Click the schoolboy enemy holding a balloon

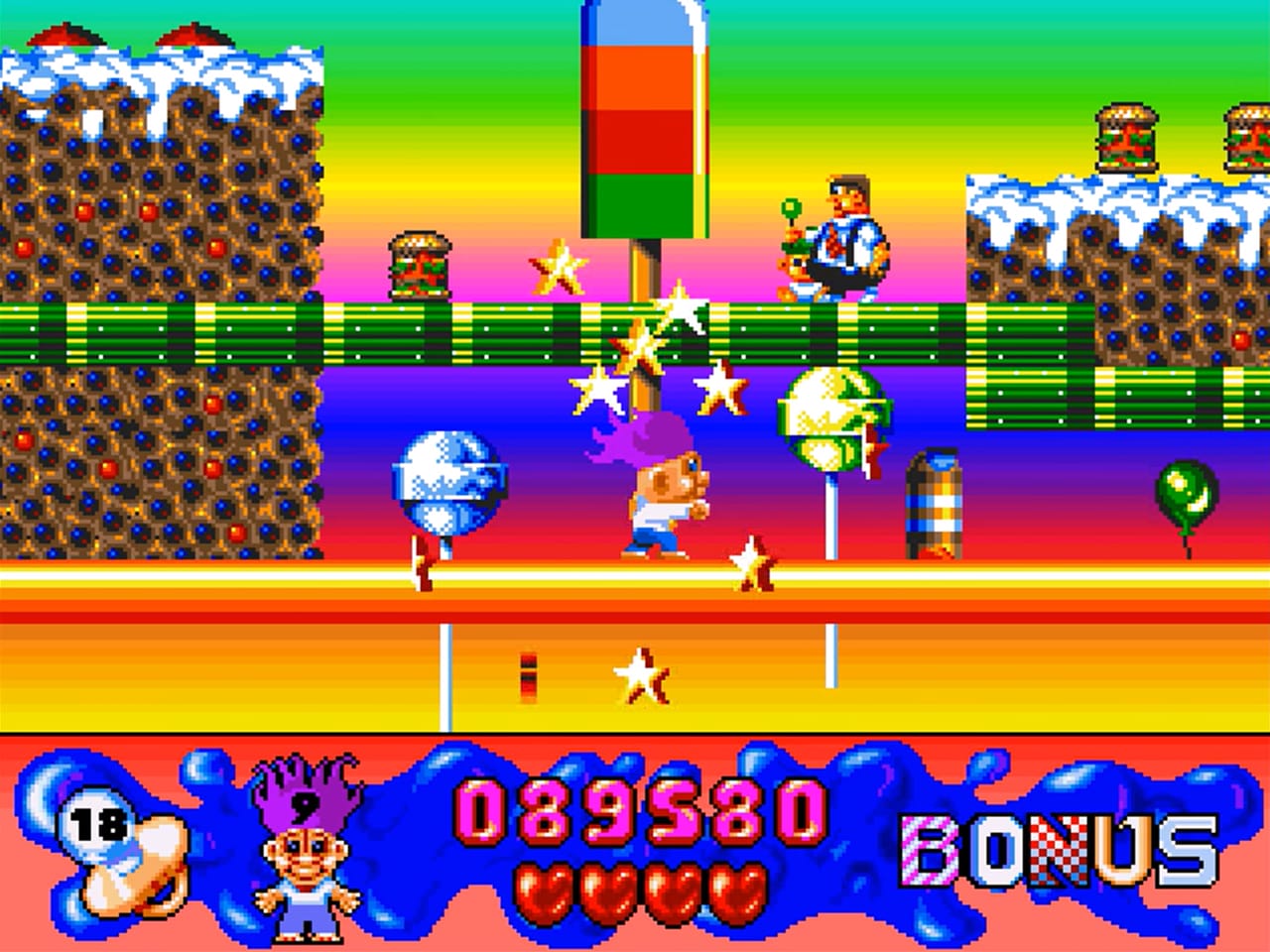[x=843, y=238]
